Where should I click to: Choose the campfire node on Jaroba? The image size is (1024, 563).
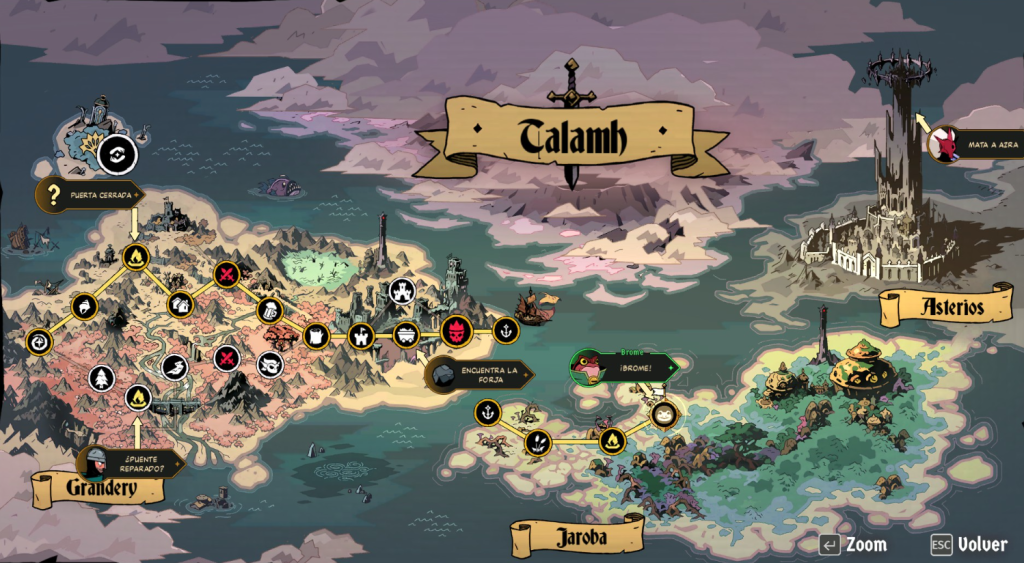point(612,439)
